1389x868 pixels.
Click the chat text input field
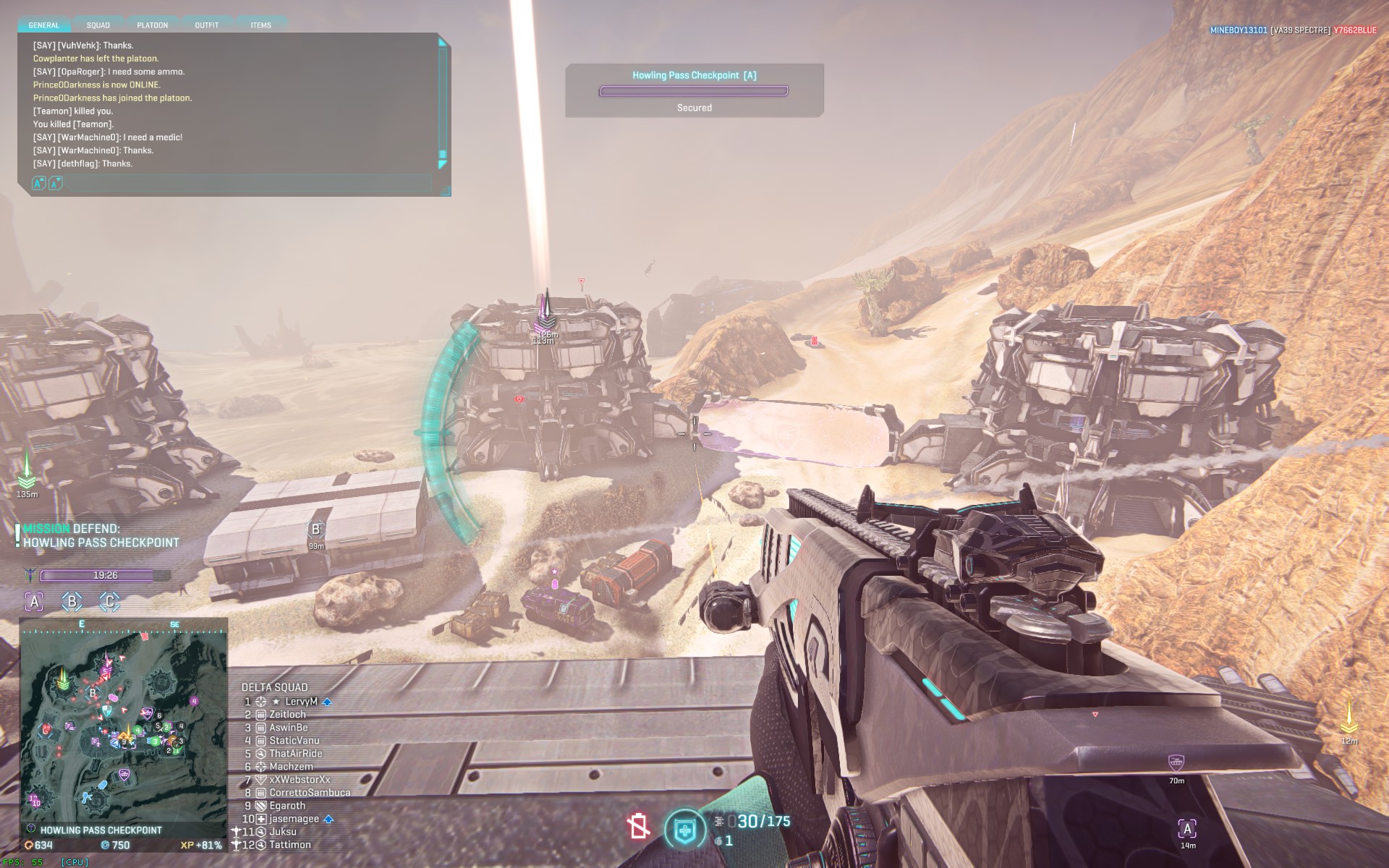pyautogui.click(x=246, y=184)
